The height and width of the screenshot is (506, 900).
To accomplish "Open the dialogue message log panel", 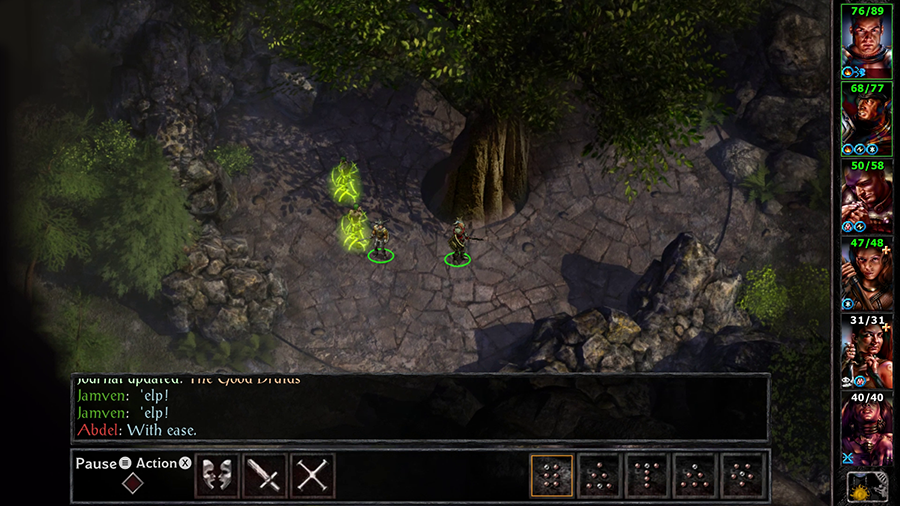I will [x=420, y=407].
